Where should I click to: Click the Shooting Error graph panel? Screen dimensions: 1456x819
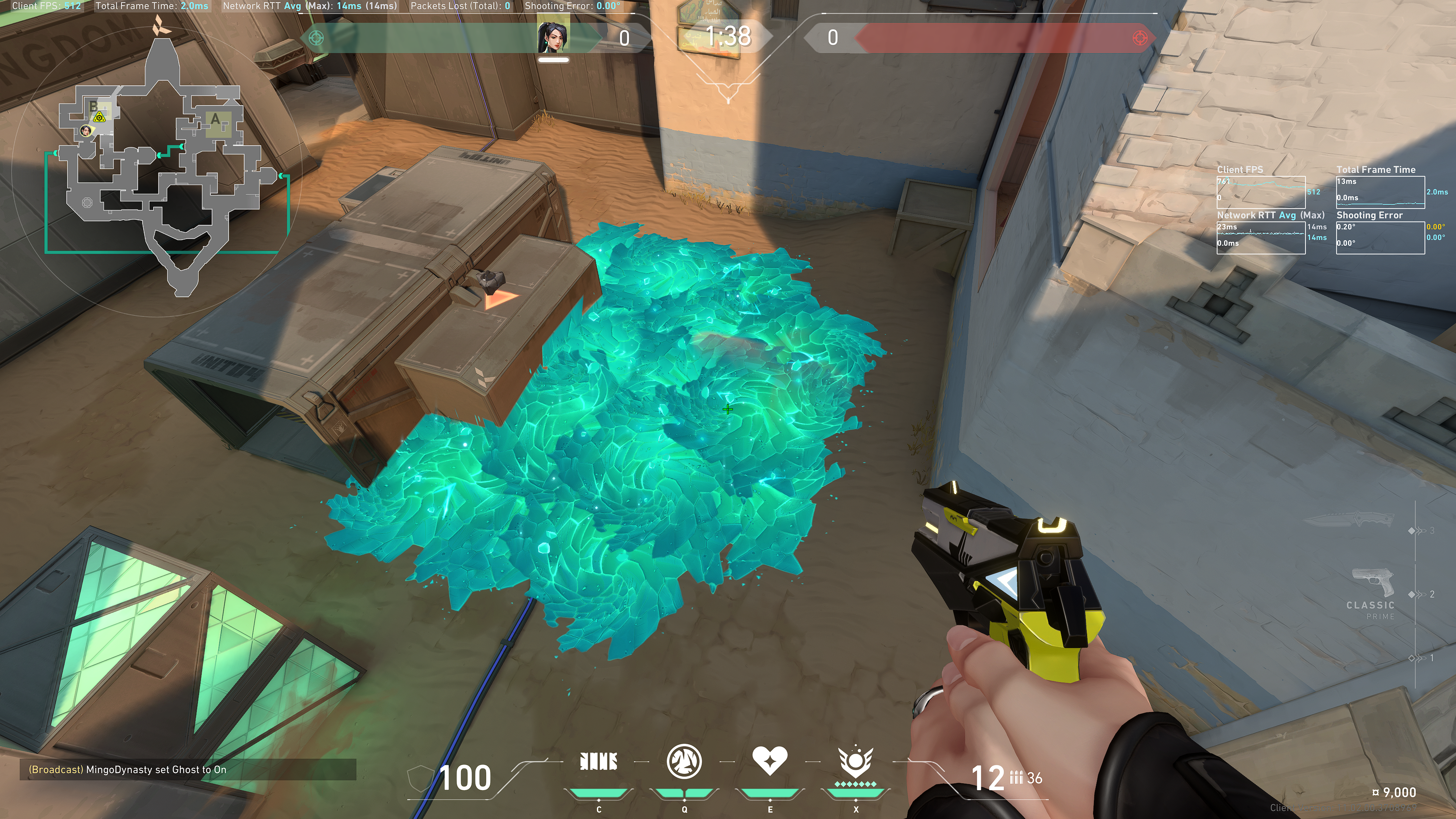(1380, 237)
